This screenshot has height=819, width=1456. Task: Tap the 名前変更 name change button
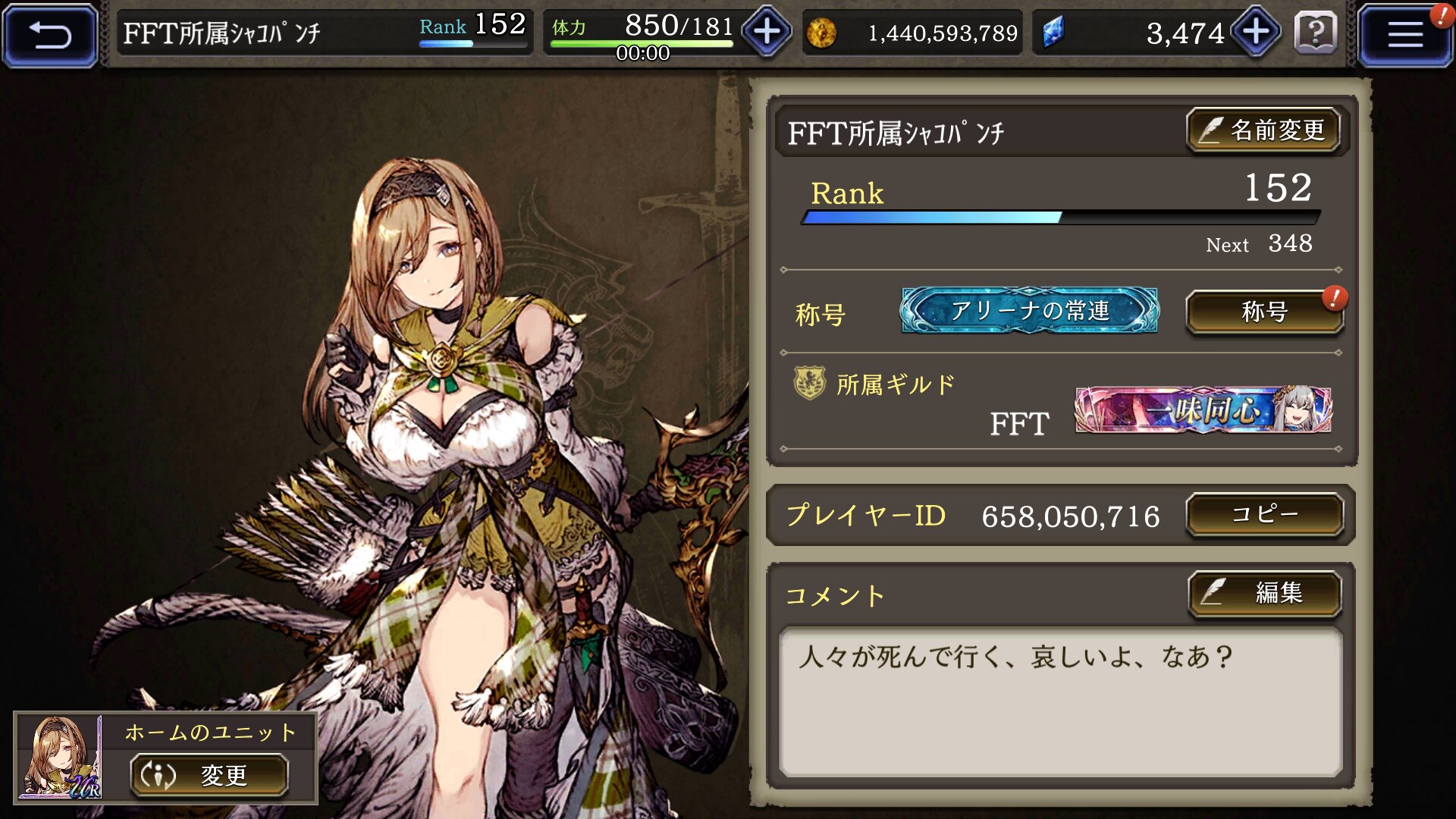[x=1263, y=130]
